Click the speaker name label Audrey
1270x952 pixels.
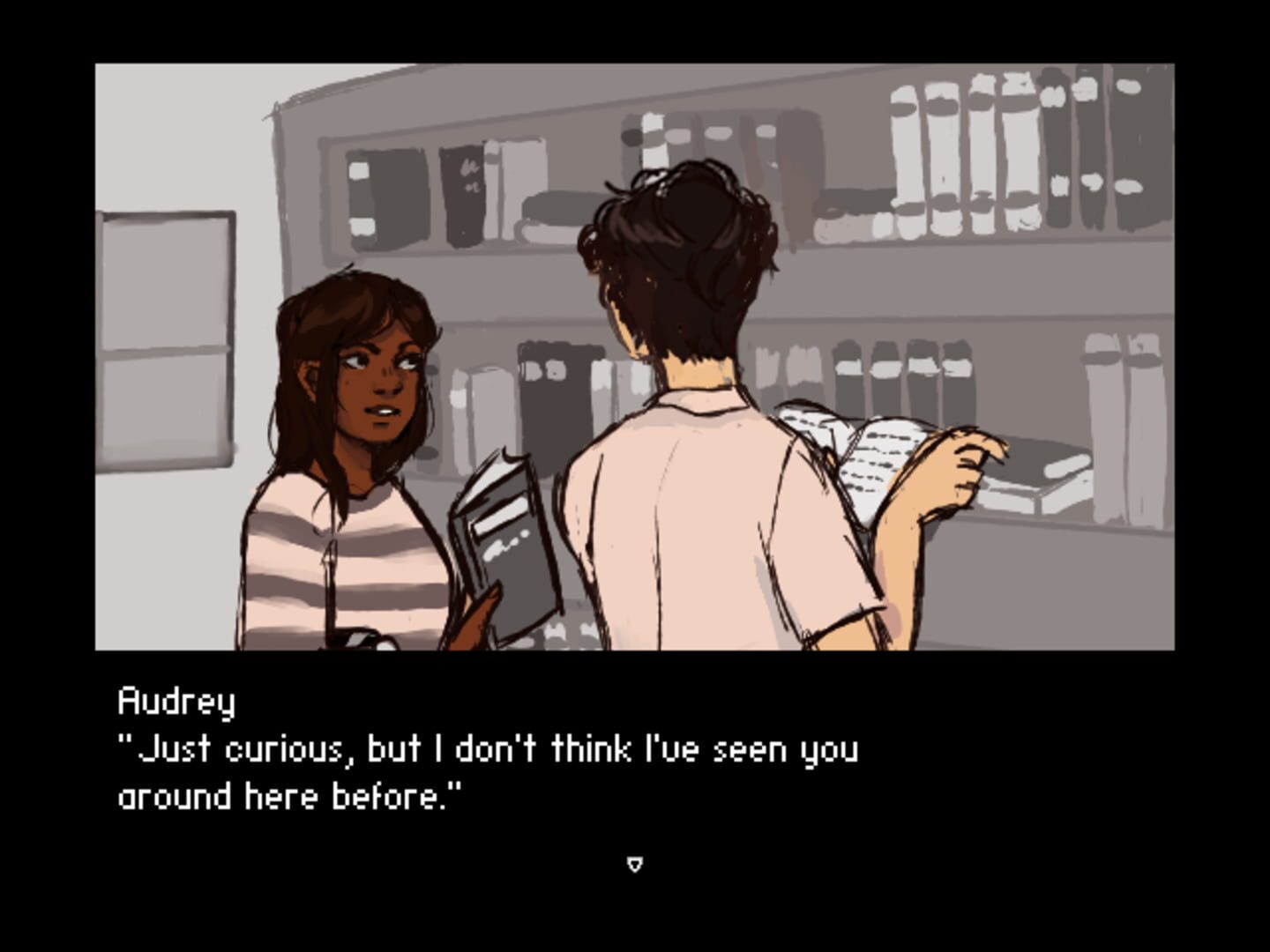[175, 701]
